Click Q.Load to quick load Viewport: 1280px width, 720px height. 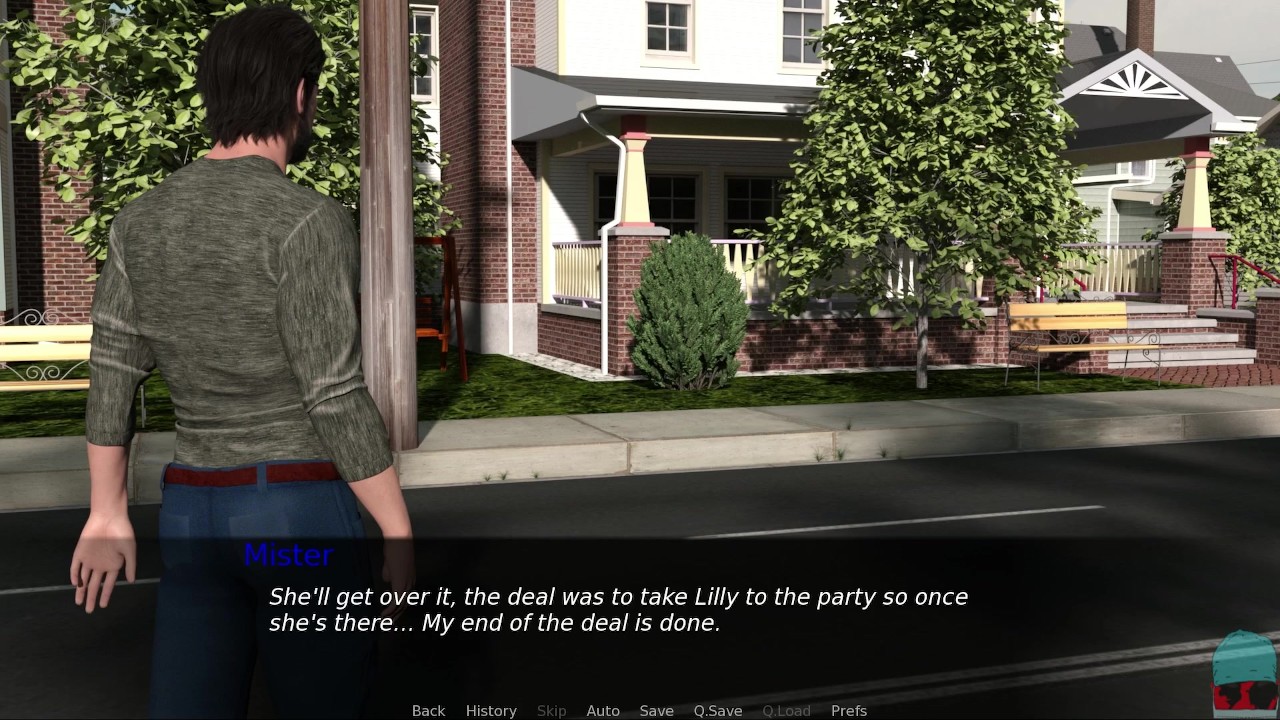click(x=786, y=710)
